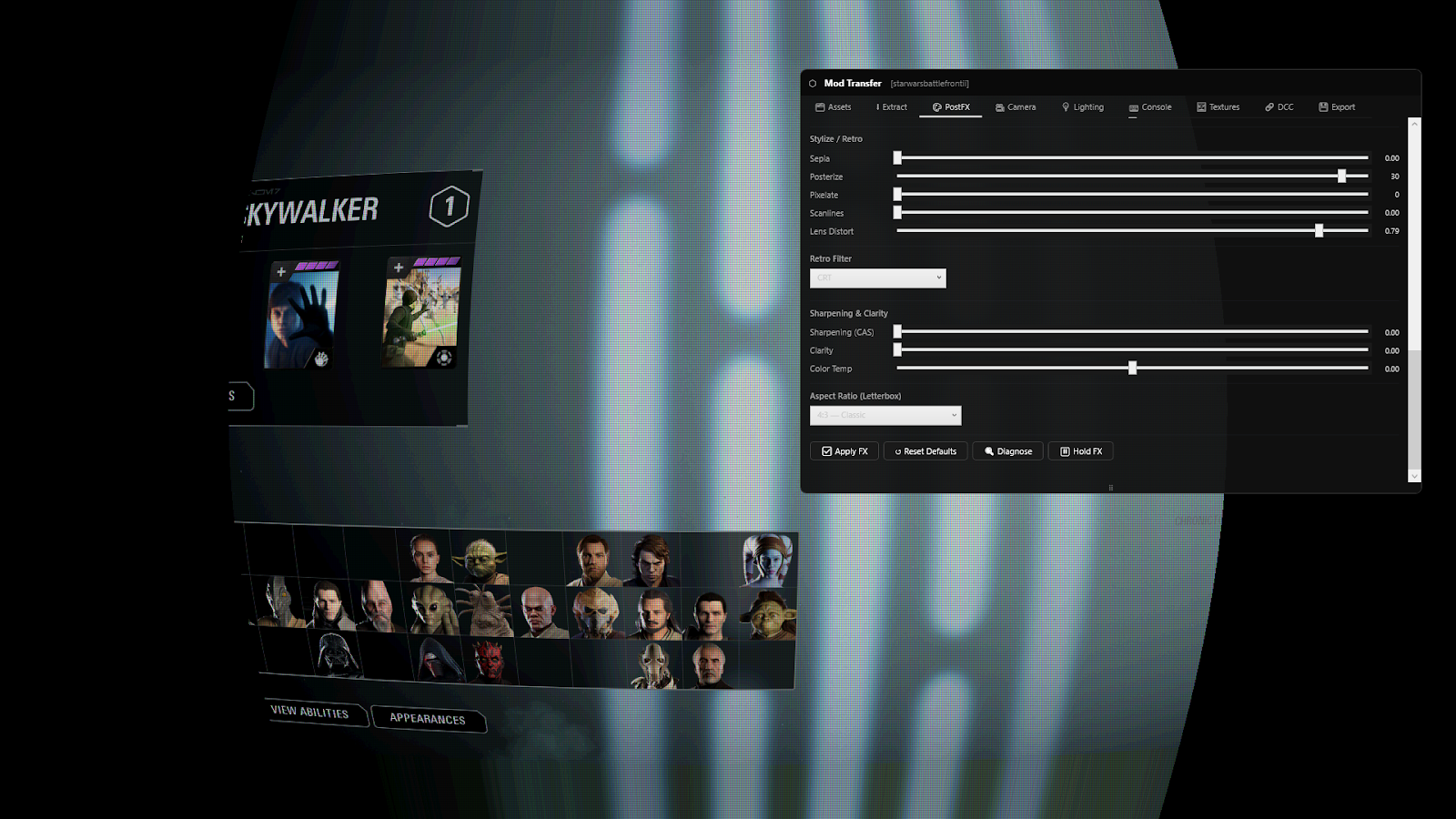1456x819 pixels.
Task: Open Lighting via its bulb icon
Action: (x=1067, y=106)
